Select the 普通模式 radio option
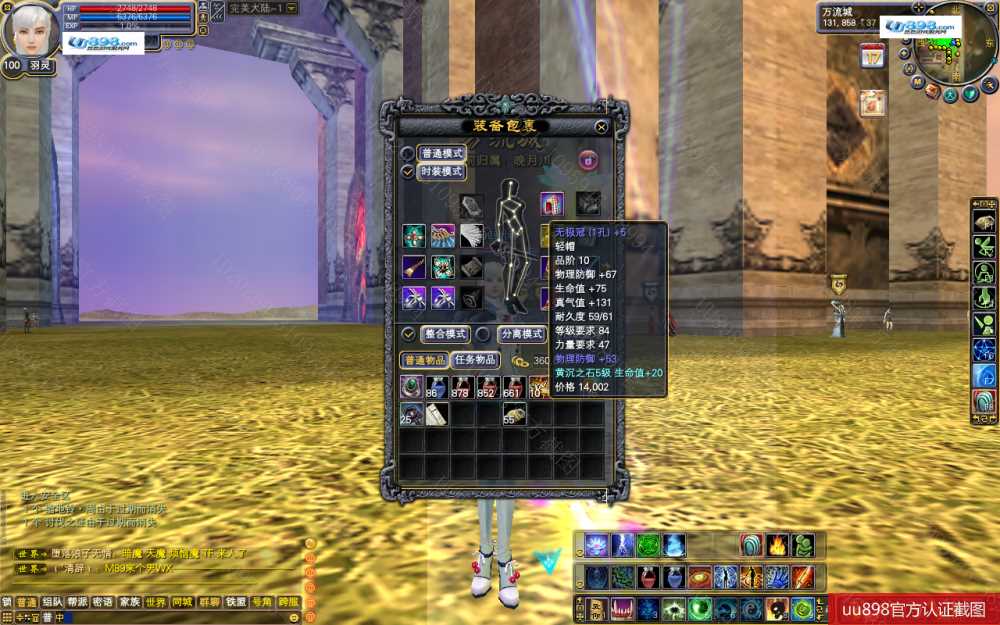The image size is (1000, 625). tap(408, 154)
